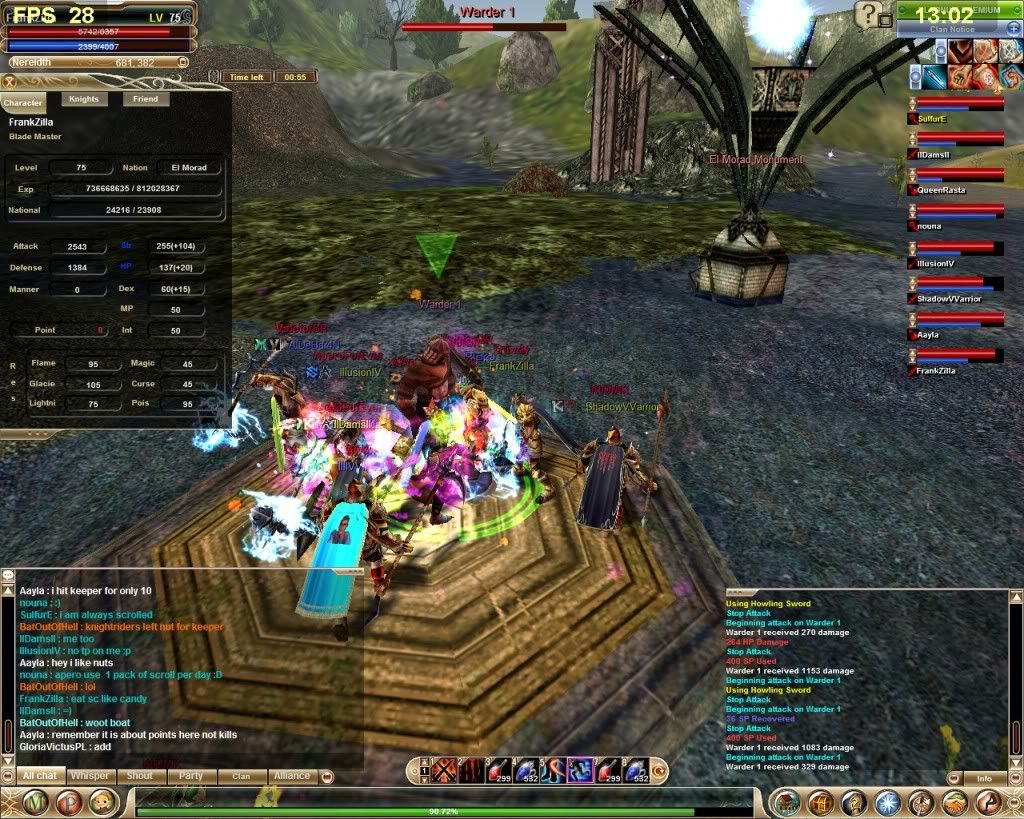Switch to the Knights tab
Viewport: 1024px width, 819px height.
(84, 99)
